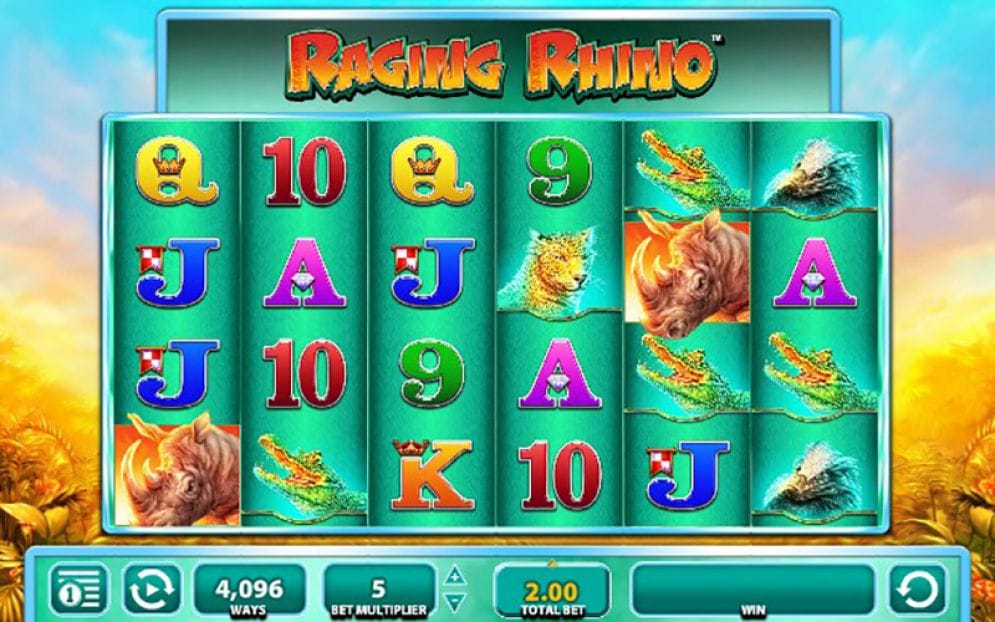
Task: Increase the bet multiplier with up arrow
Action: (455, 576)
